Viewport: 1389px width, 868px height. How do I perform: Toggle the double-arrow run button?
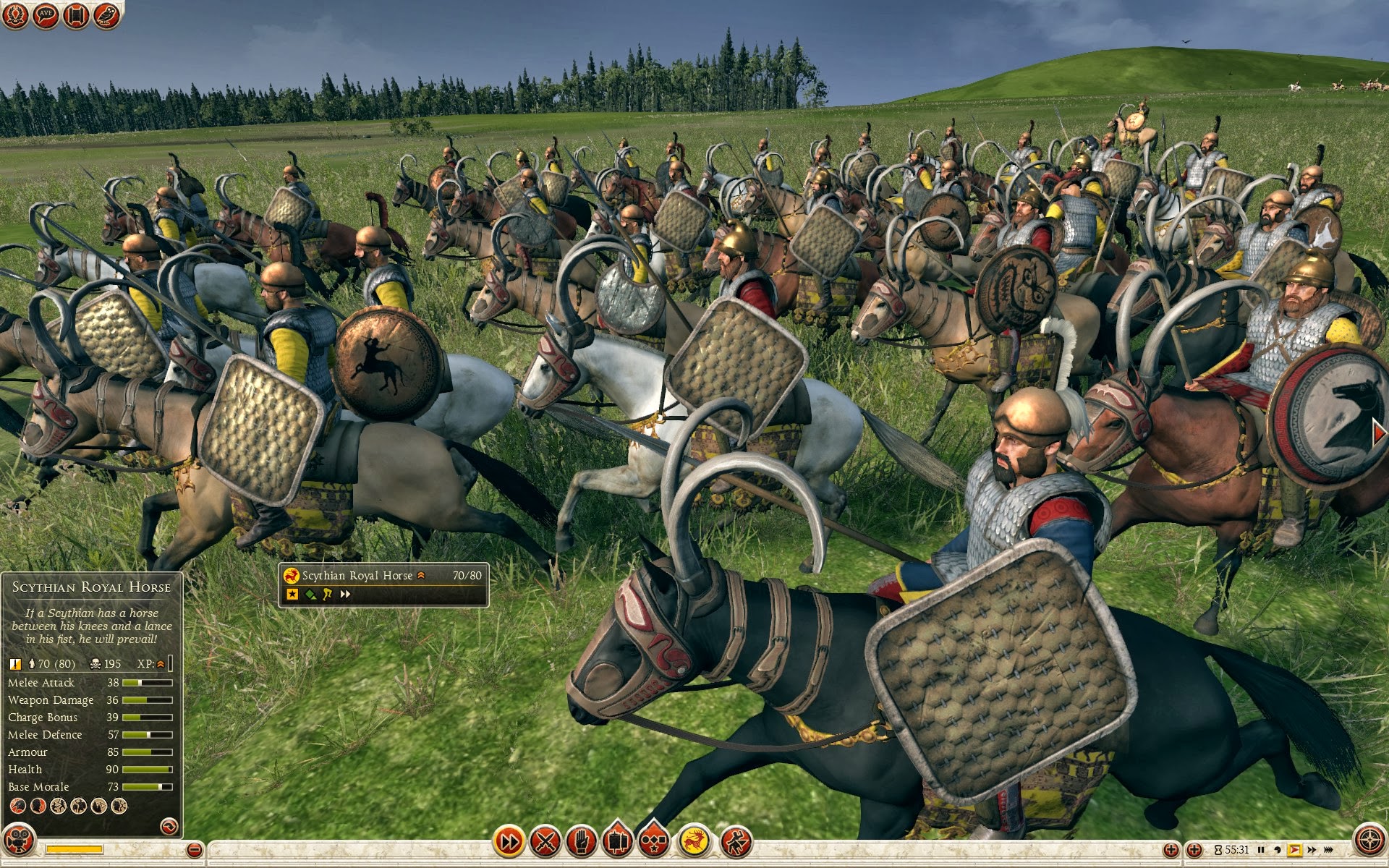pyautogui.click(x=509, y=841)
